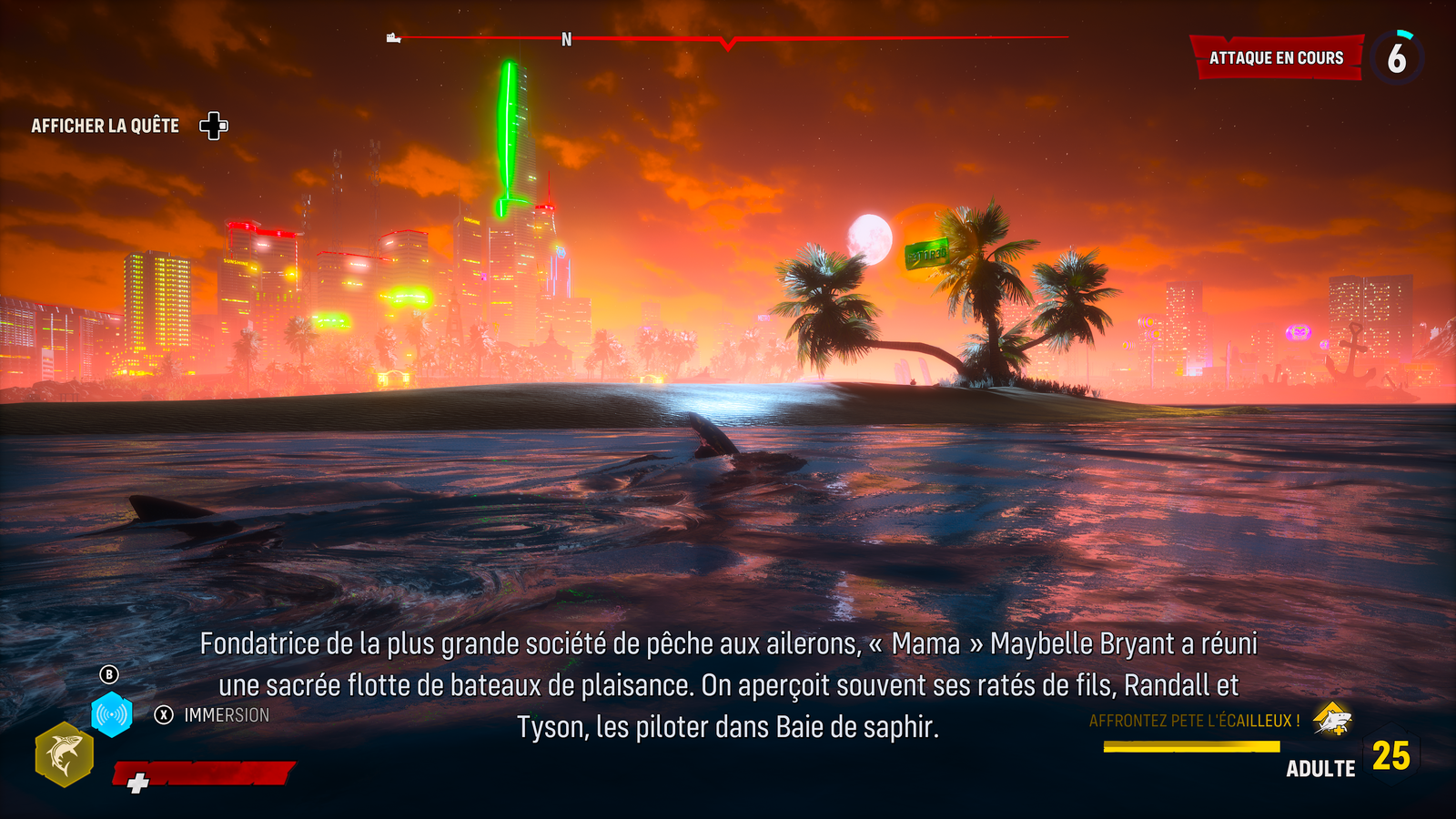Activate the blue sonar ability icon

coord(112,715)
